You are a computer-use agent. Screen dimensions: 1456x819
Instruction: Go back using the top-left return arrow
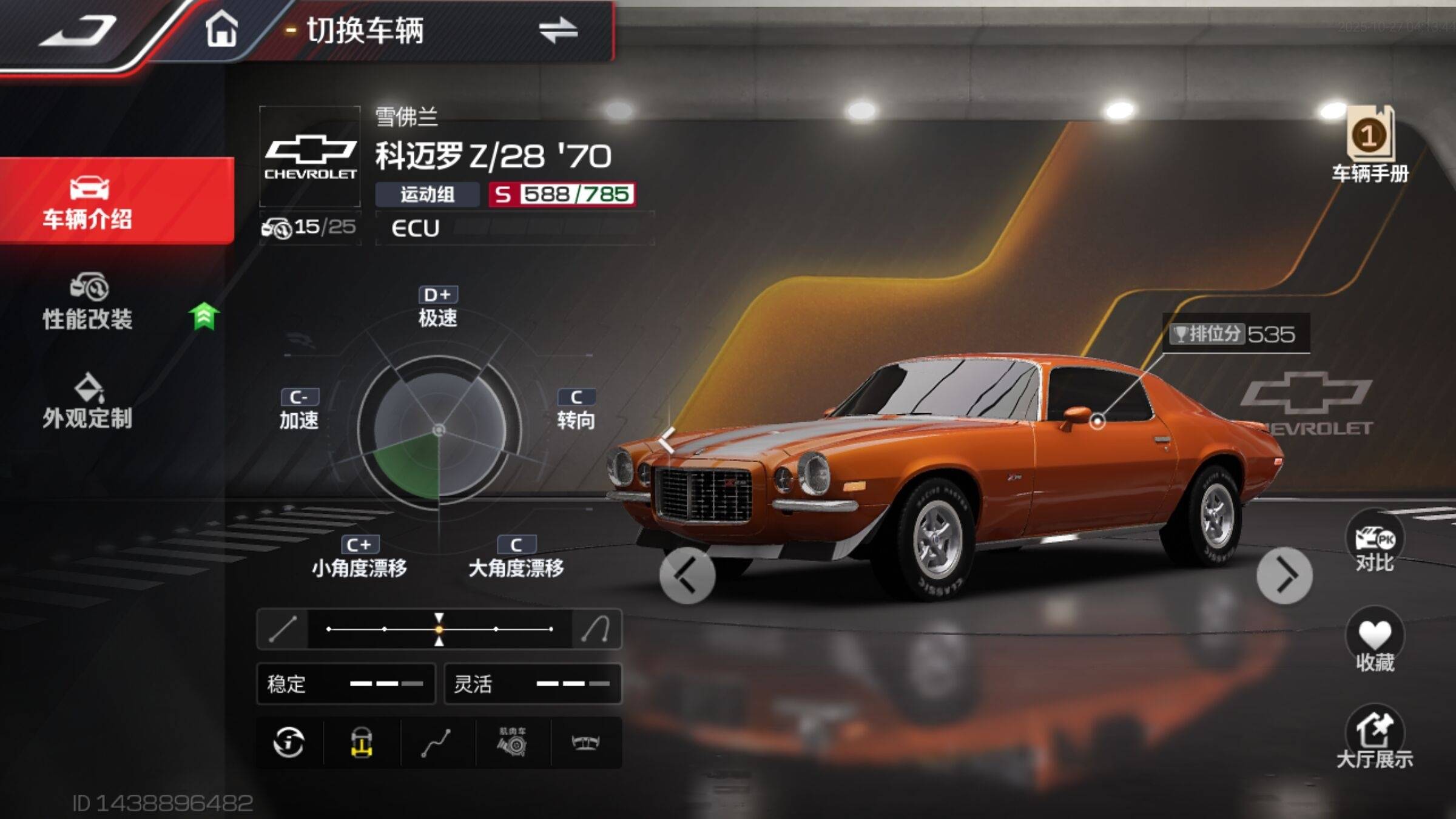[78, 32]
